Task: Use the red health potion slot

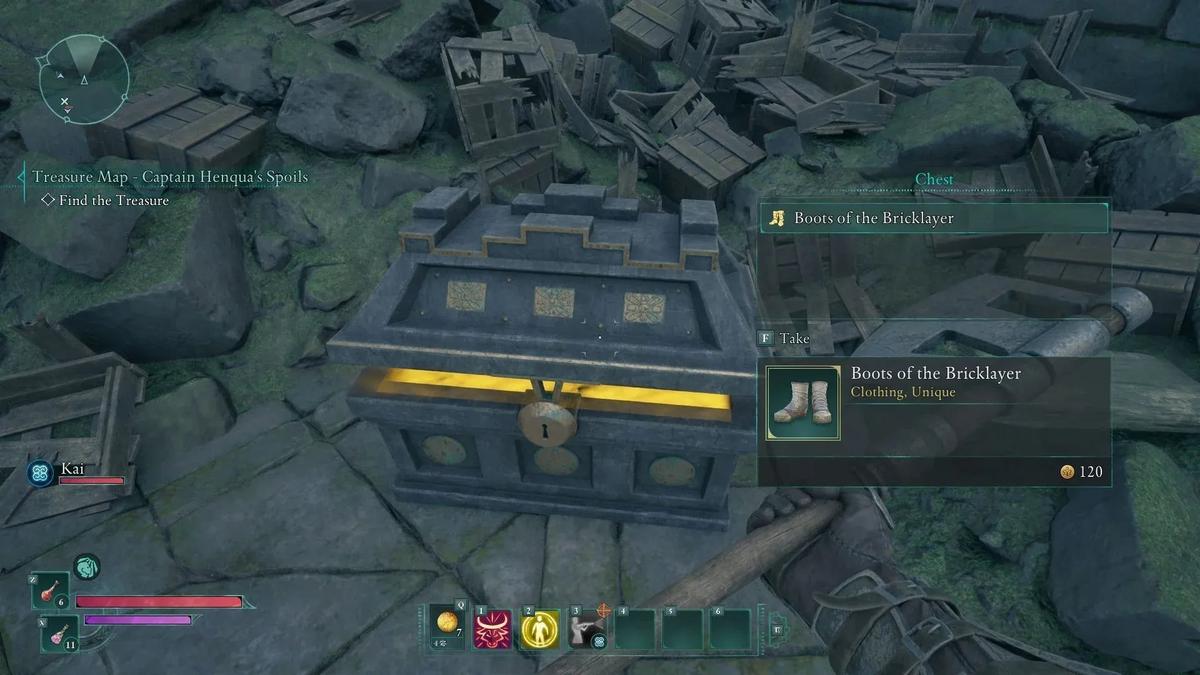Action: coord(50,591)
